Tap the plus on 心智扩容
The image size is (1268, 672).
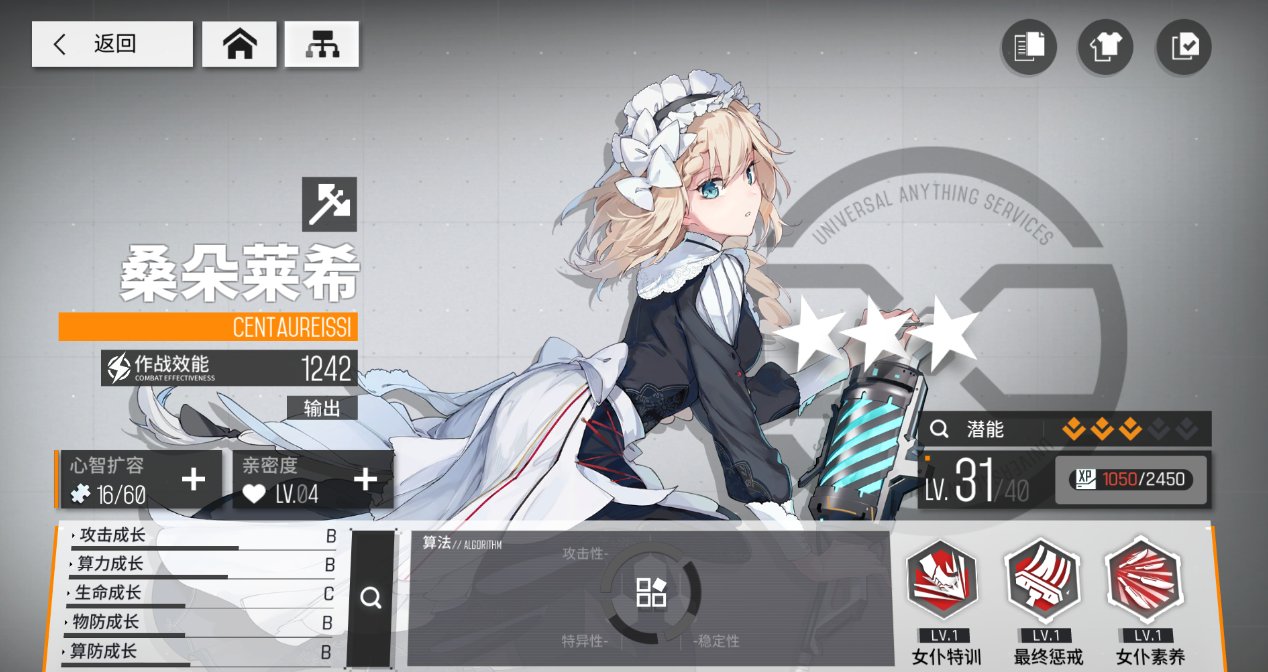193,480
